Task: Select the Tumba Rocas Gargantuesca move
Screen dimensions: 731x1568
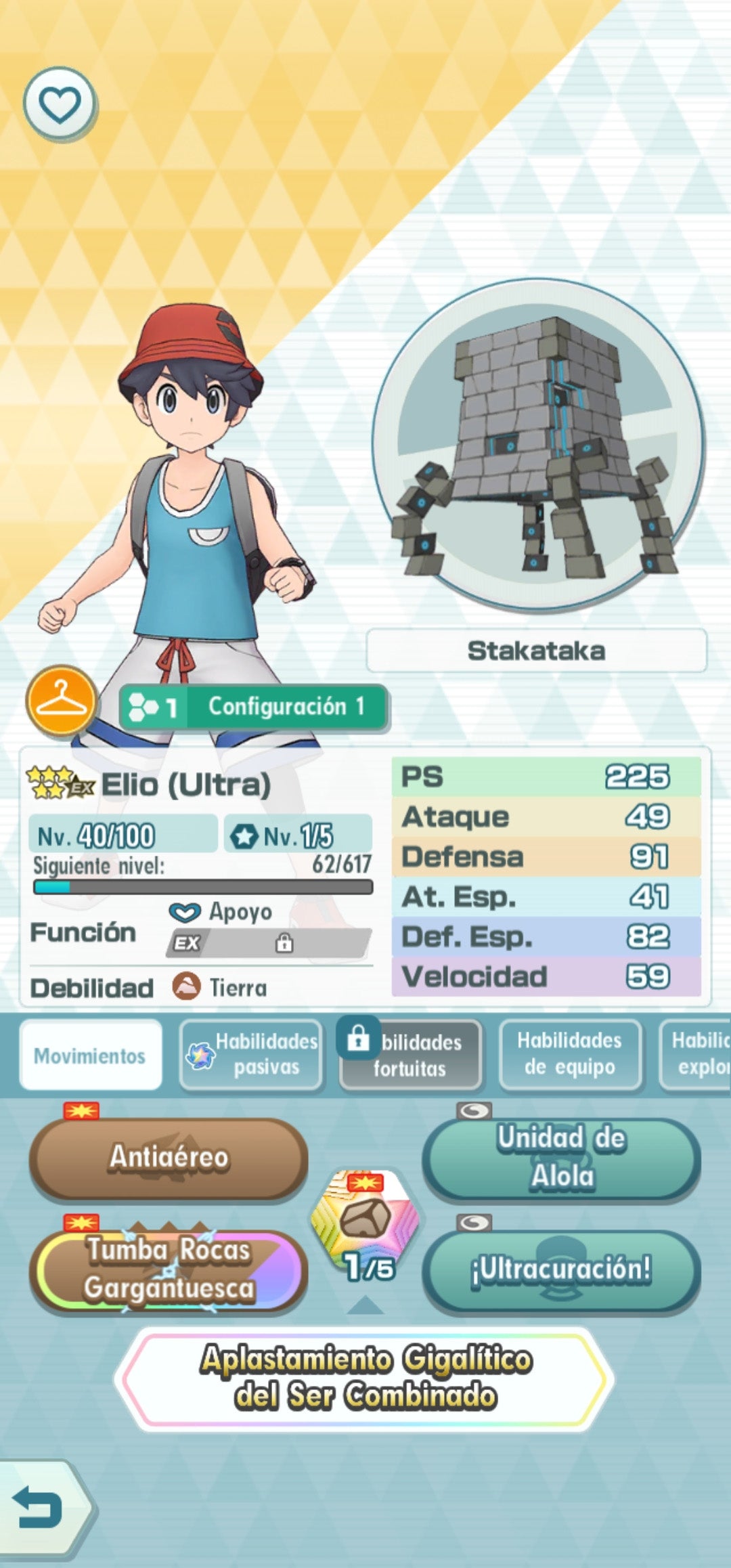Action: 169,1269
